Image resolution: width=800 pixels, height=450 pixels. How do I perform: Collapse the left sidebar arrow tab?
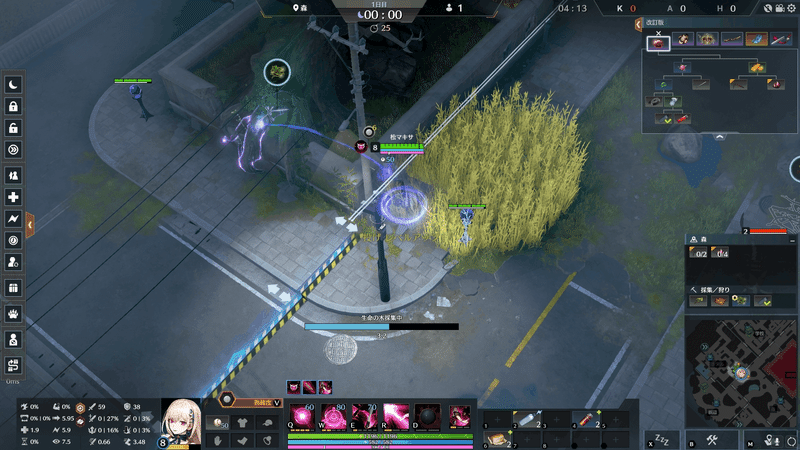pyautogui.click(x=31, y=225)
